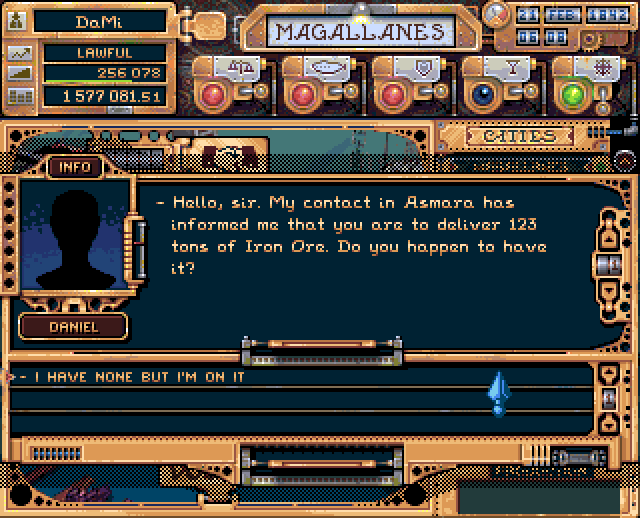Open the Cities panel

pyautogui.click(x=518, y=136)
